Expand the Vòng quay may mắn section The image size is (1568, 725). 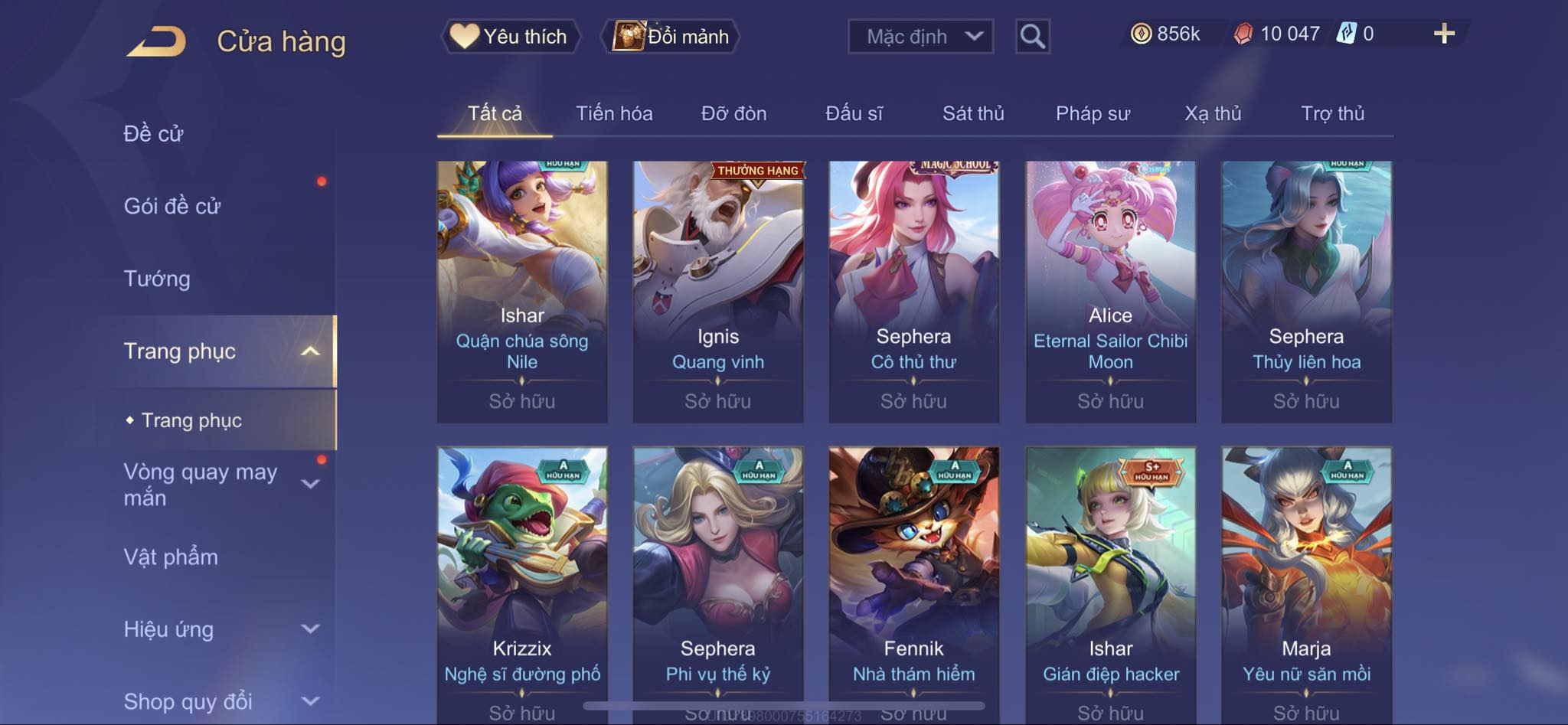pos(310,484)
